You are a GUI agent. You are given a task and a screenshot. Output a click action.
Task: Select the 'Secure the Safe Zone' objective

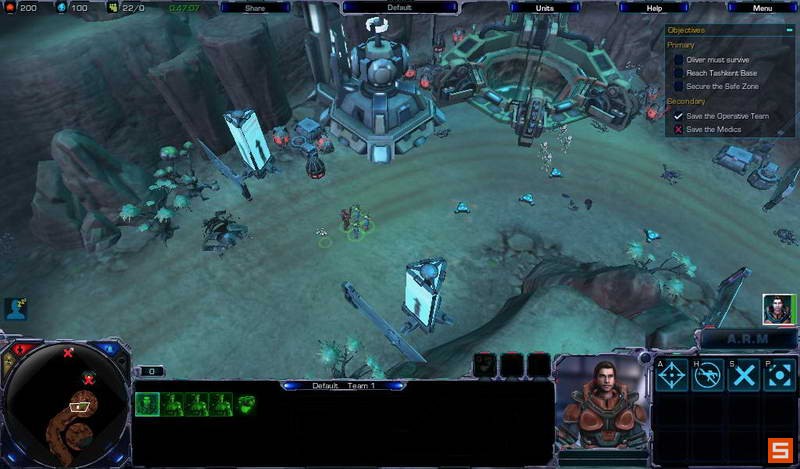722,87
